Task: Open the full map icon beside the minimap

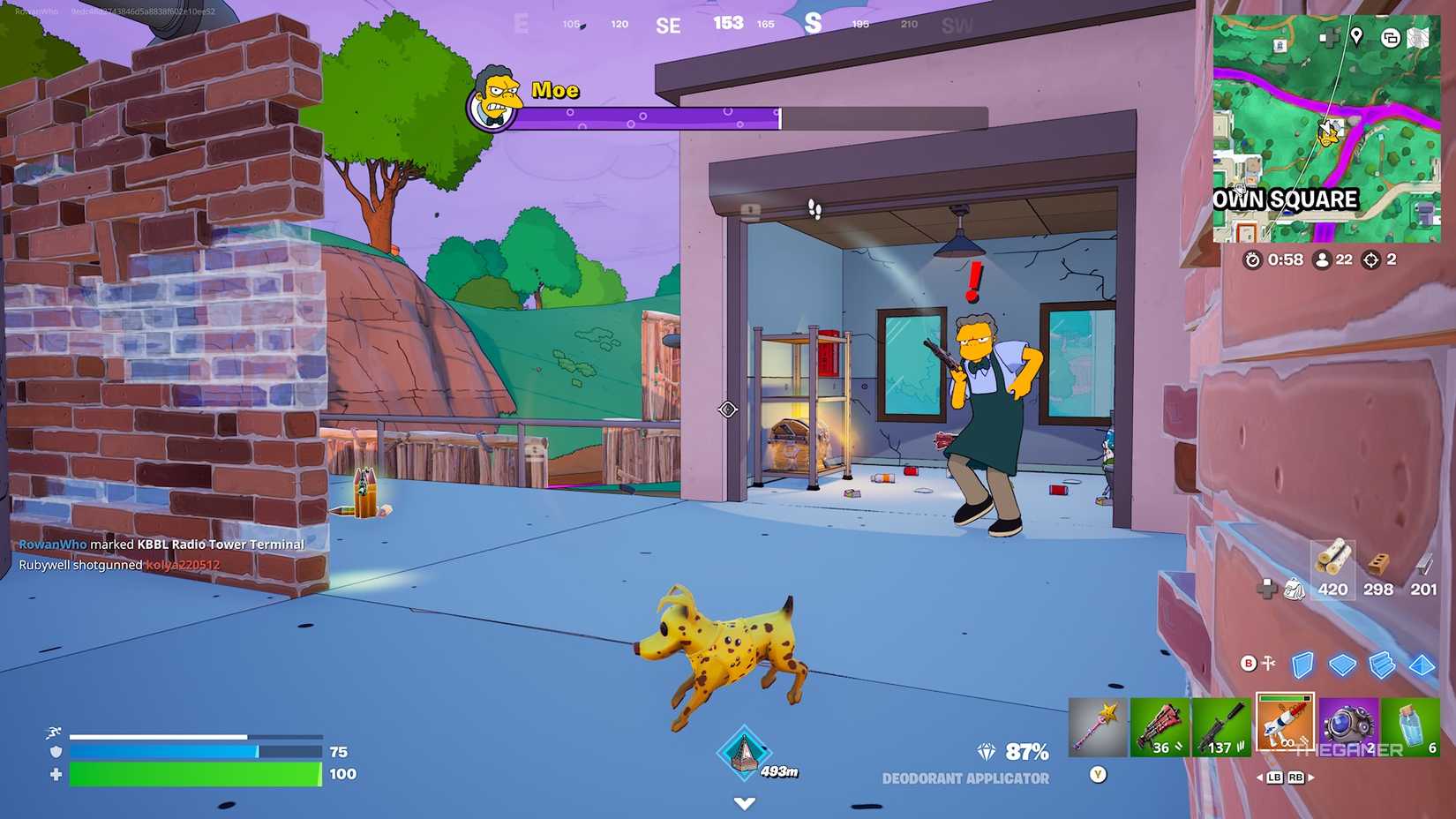Action: point(1417,39)
